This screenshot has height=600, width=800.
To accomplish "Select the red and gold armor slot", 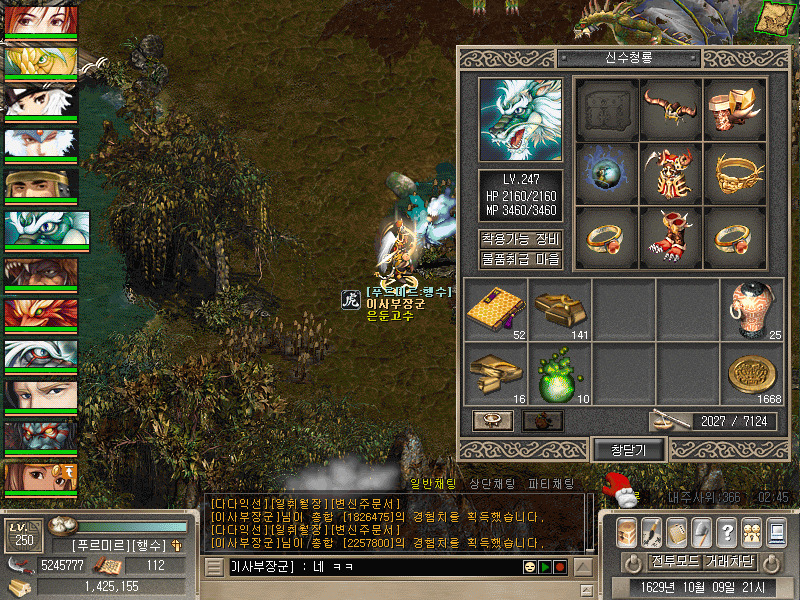I will click(670, 172).
